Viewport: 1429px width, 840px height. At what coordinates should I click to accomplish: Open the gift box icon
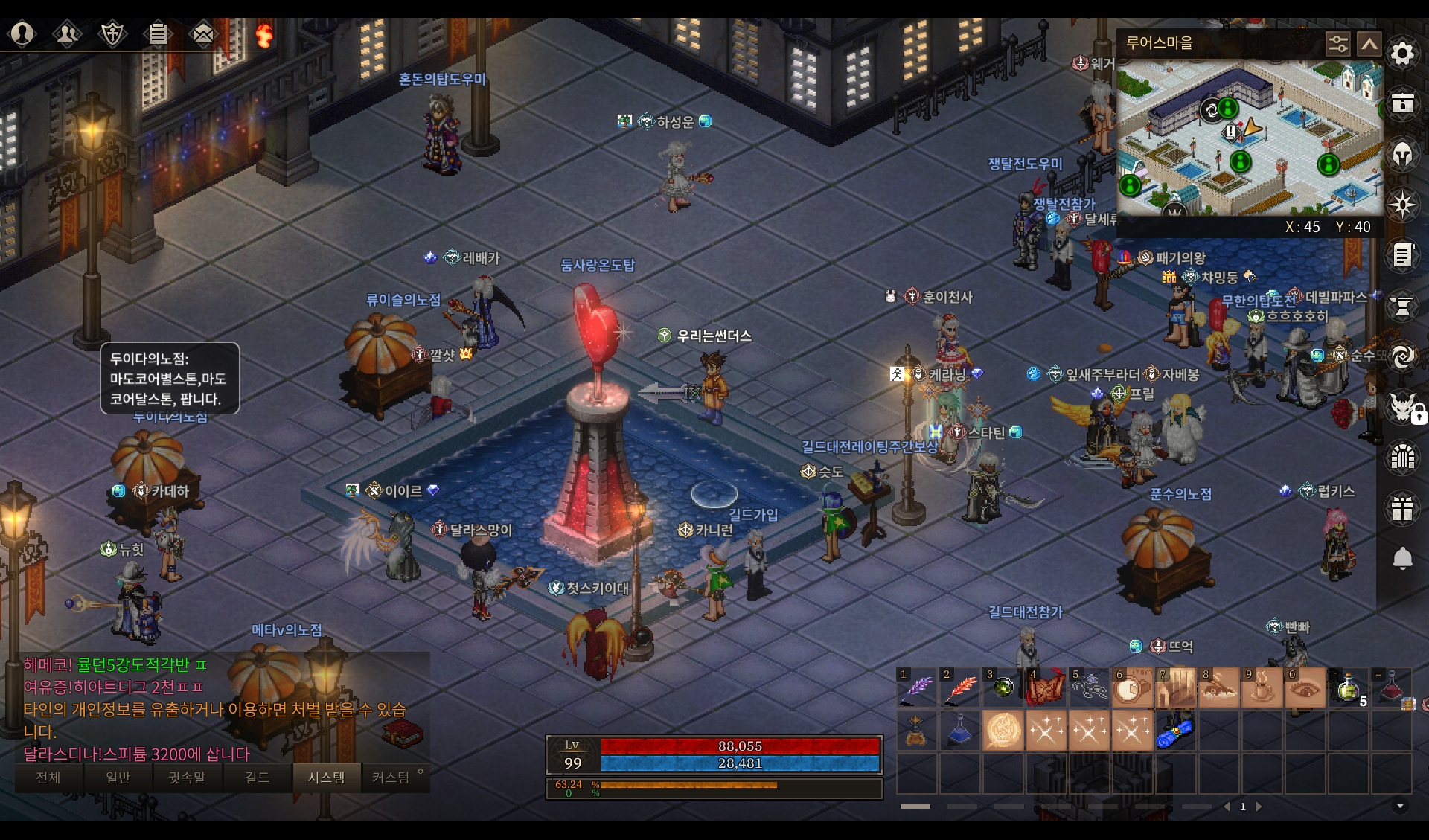coord(1402,509)
